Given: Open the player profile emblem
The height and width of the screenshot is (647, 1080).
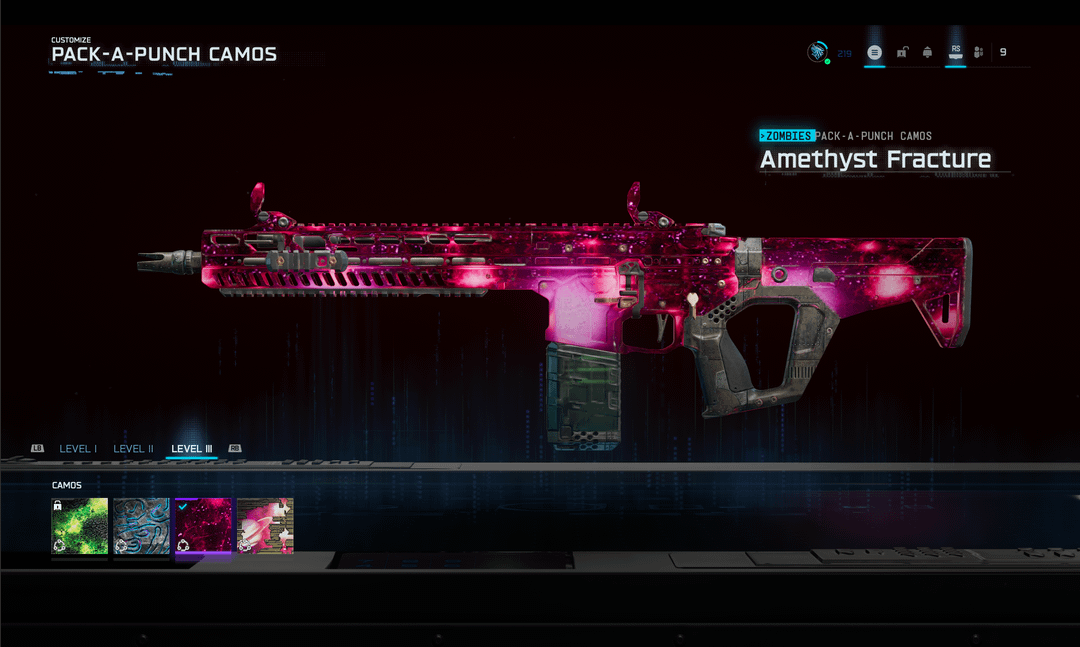Looking at the screenshot, I should 818,52.
